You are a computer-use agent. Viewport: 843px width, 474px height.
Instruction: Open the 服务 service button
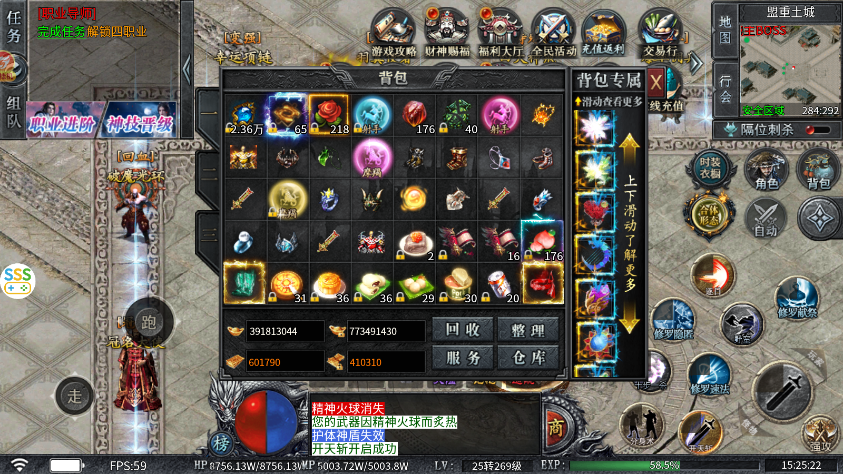461,358
